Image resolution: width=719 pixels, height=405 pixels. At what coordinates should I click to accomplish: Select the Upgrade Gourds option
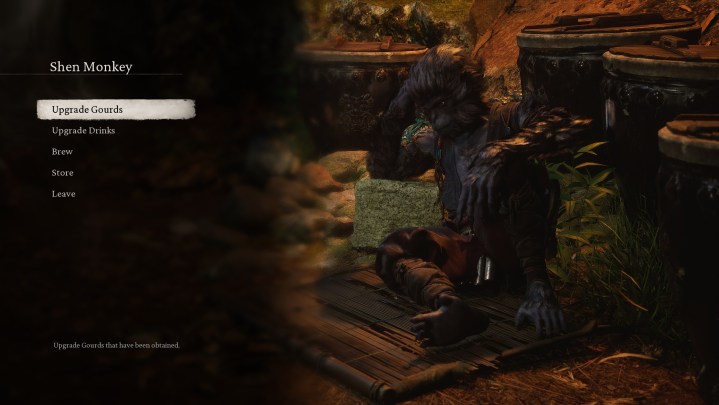[x=87, y=109]
